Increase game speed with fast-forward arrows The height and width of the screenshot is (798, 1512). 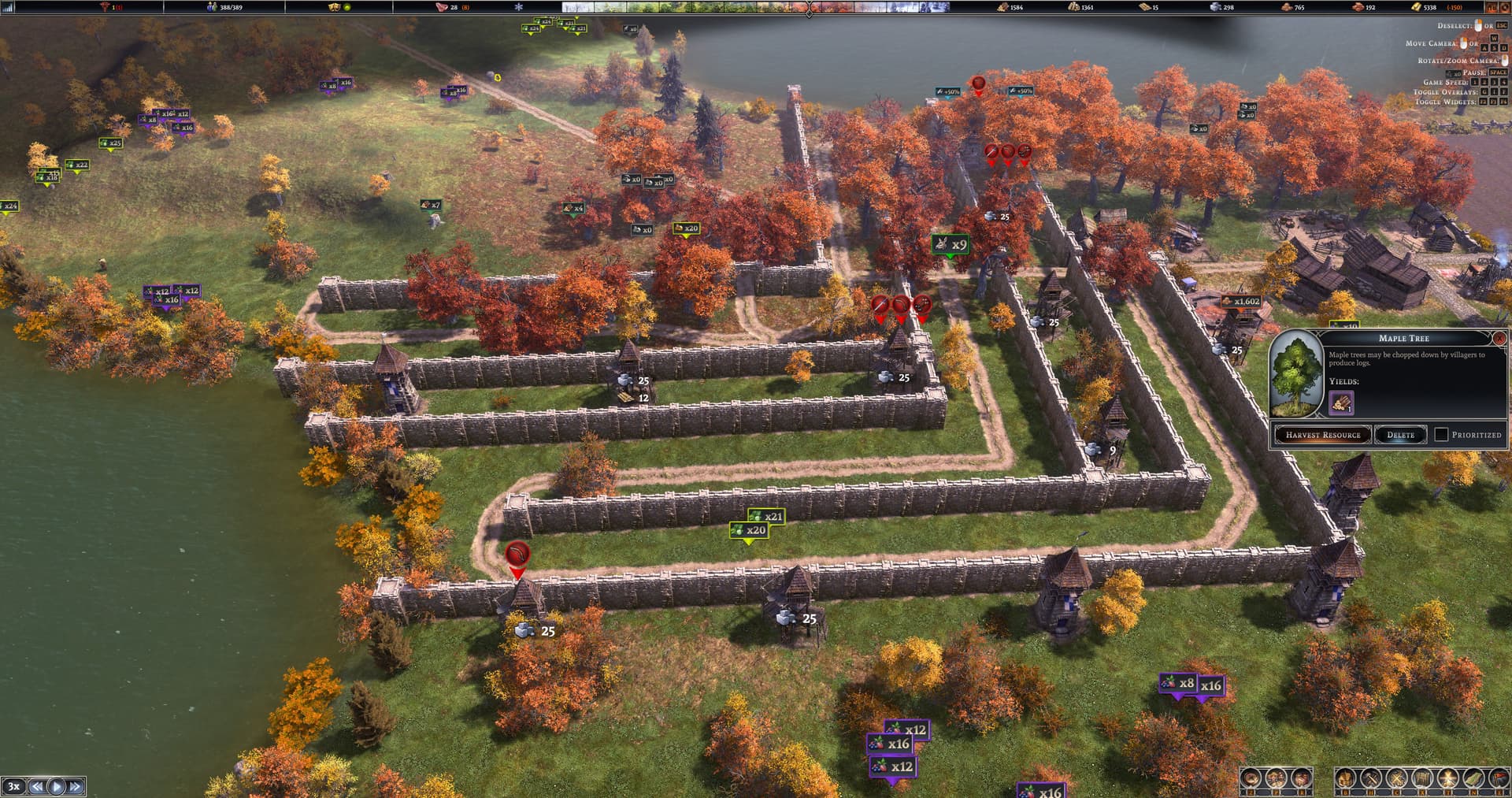click(76, 786)
